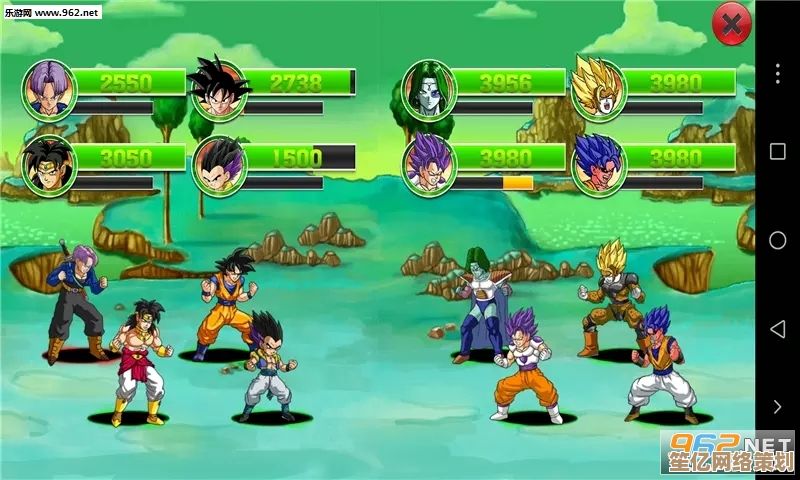The image size is (800, 480).
Task: Choose the Gotenks portrait with 1500 HP
Action: pos(219,165)
